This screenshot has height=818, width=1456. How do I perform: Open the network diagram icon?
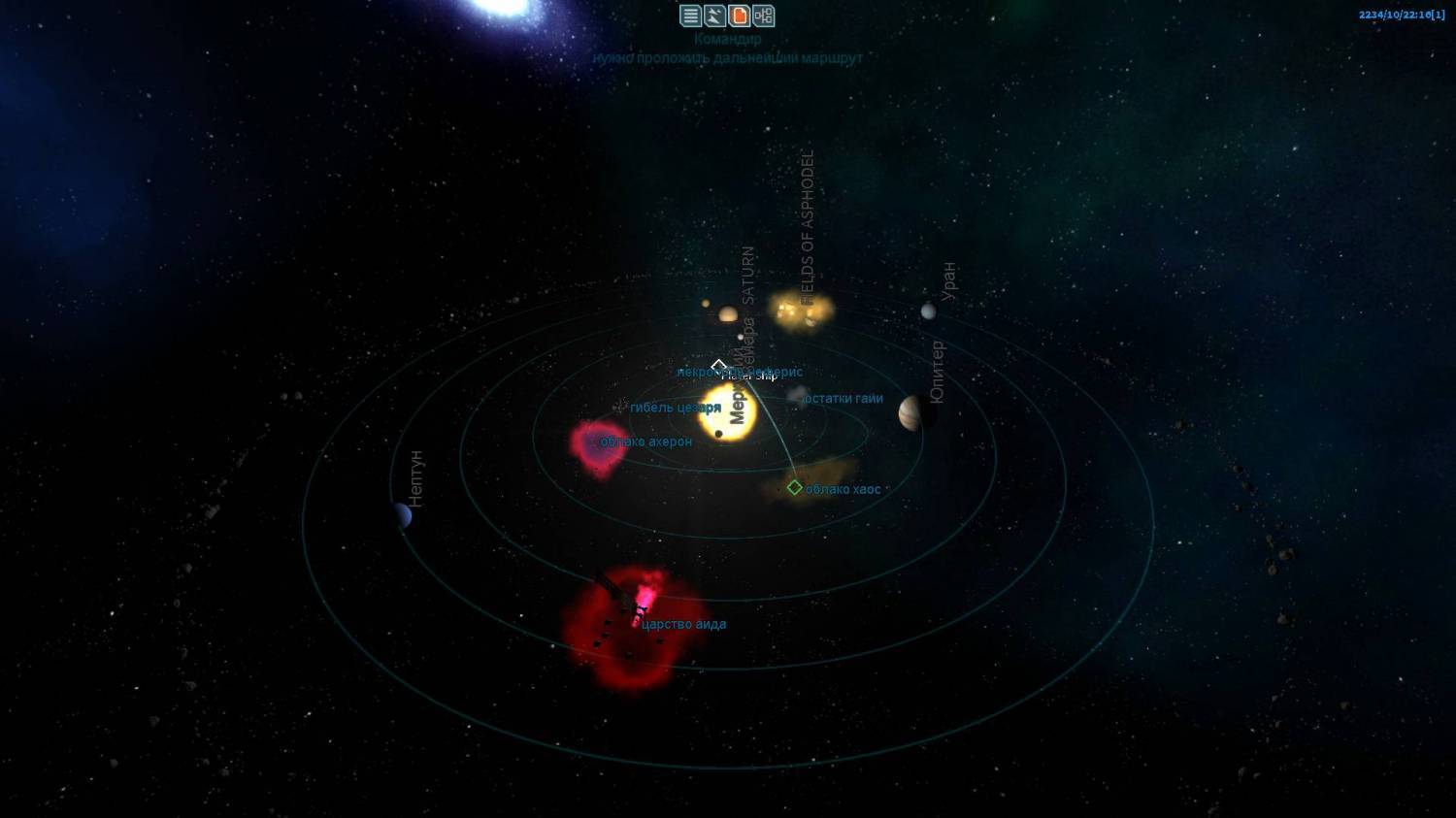[x=764, y=16]
